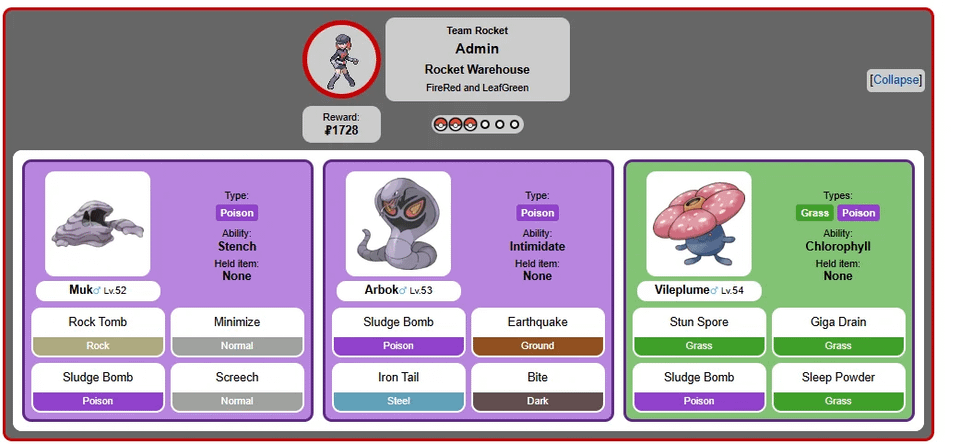This screenshot has width=960, height=444.
Task: Click Vileplume's flower sprite image
Action: point(698,224)
